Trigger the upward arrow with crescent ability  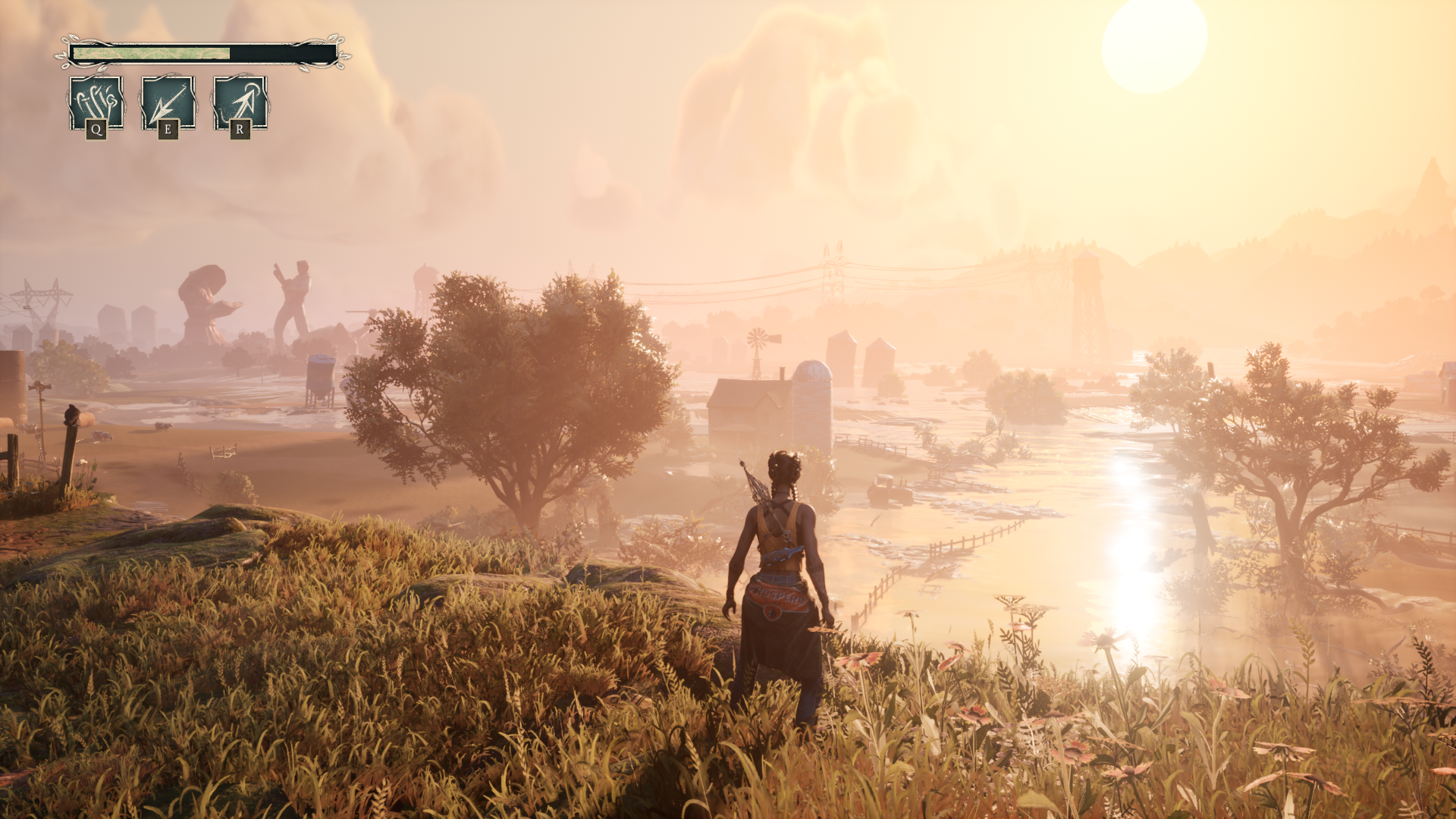coord(240,102)
